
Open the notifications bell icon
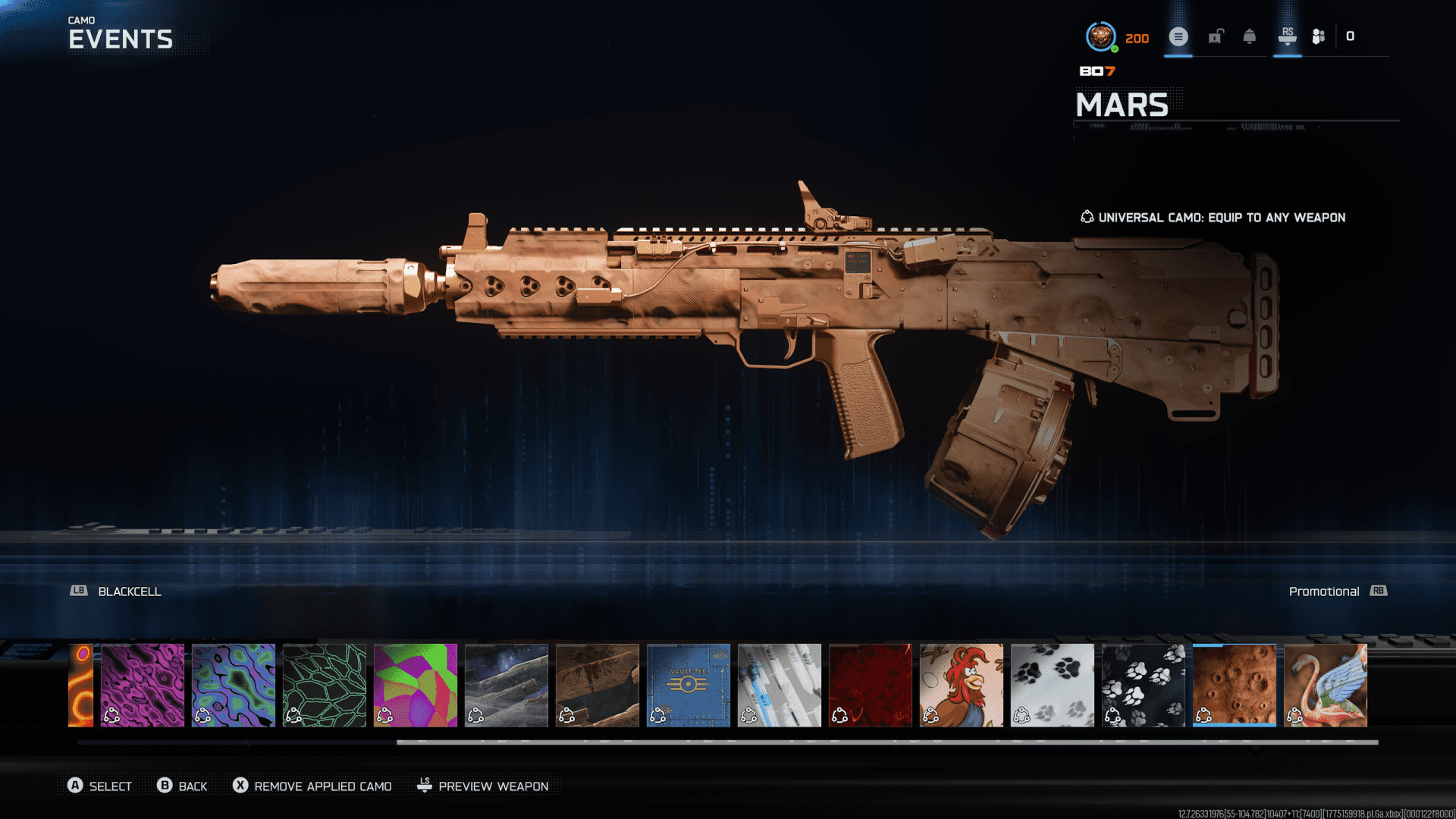pos(1250,36)
